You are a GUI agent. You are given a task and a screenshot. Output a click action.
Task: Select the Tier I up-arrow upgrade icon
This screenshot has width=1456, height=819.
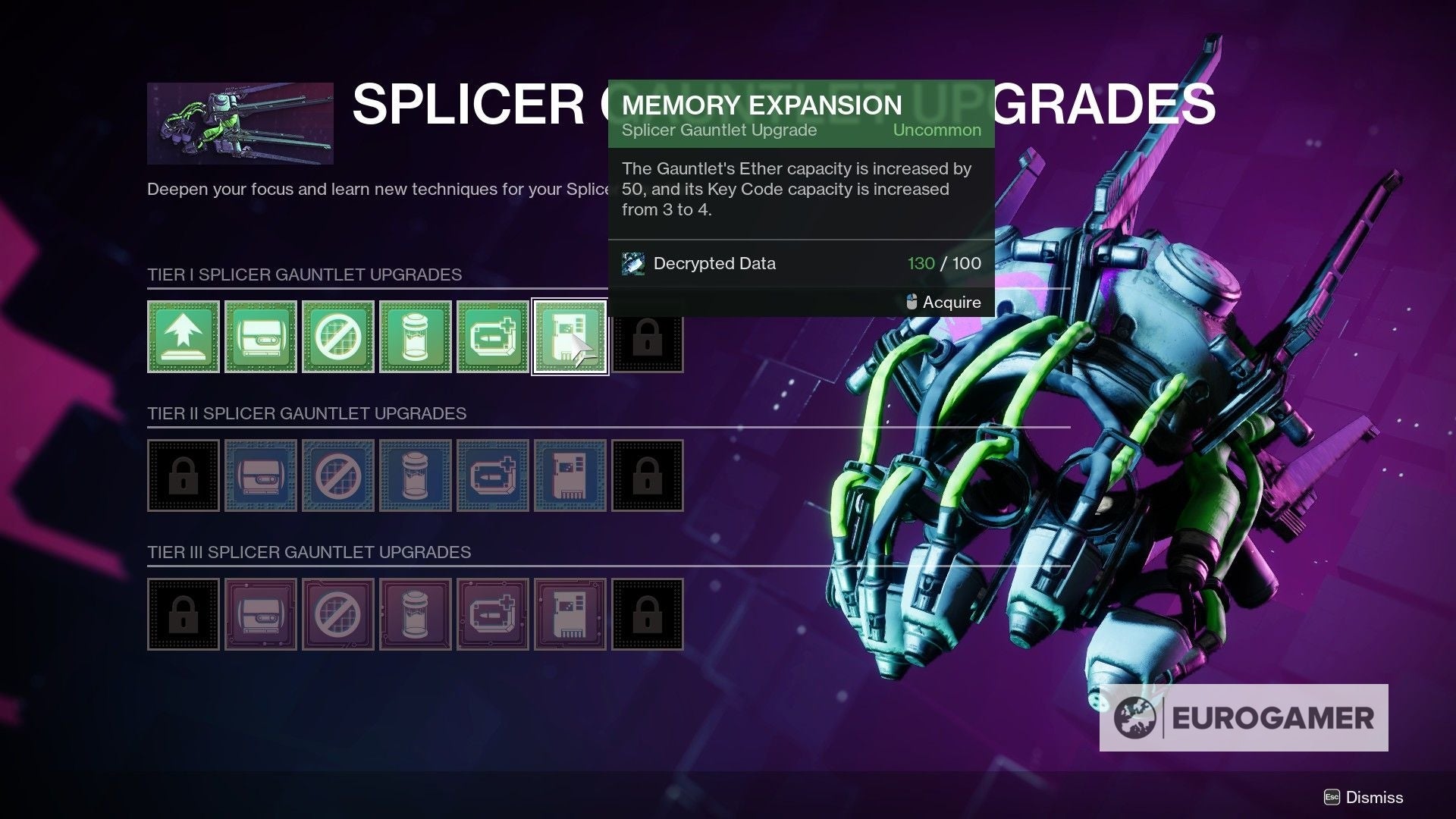click(x=184, y=337)
